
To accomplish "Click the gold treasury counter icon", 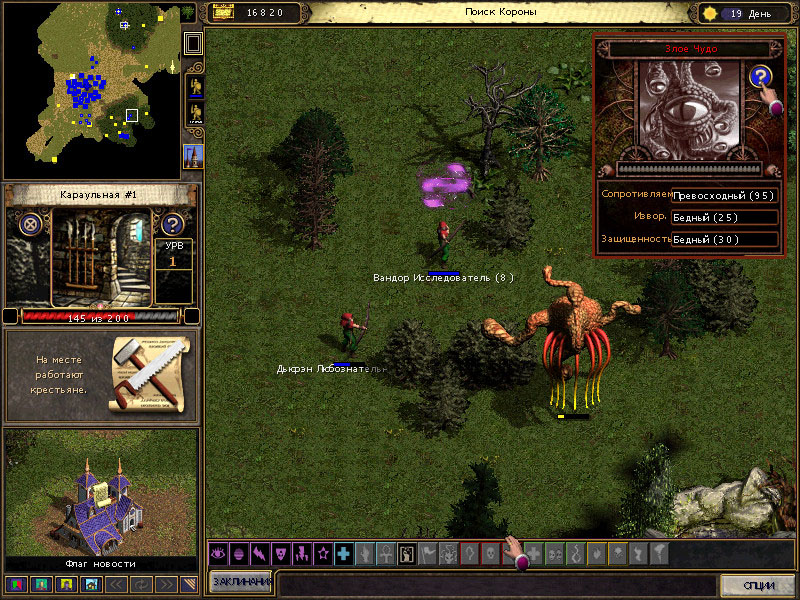I will tap(223, 12).
